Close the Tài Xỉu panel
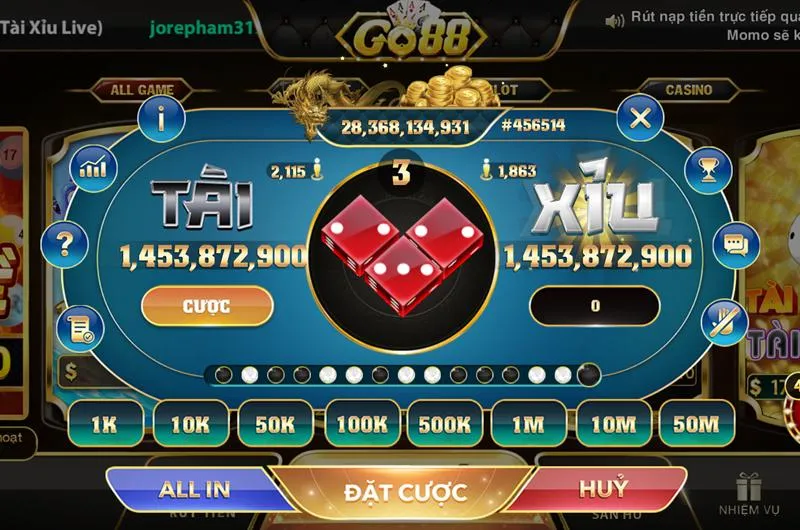The image size is (800, 530). click(x=640, y=119)
